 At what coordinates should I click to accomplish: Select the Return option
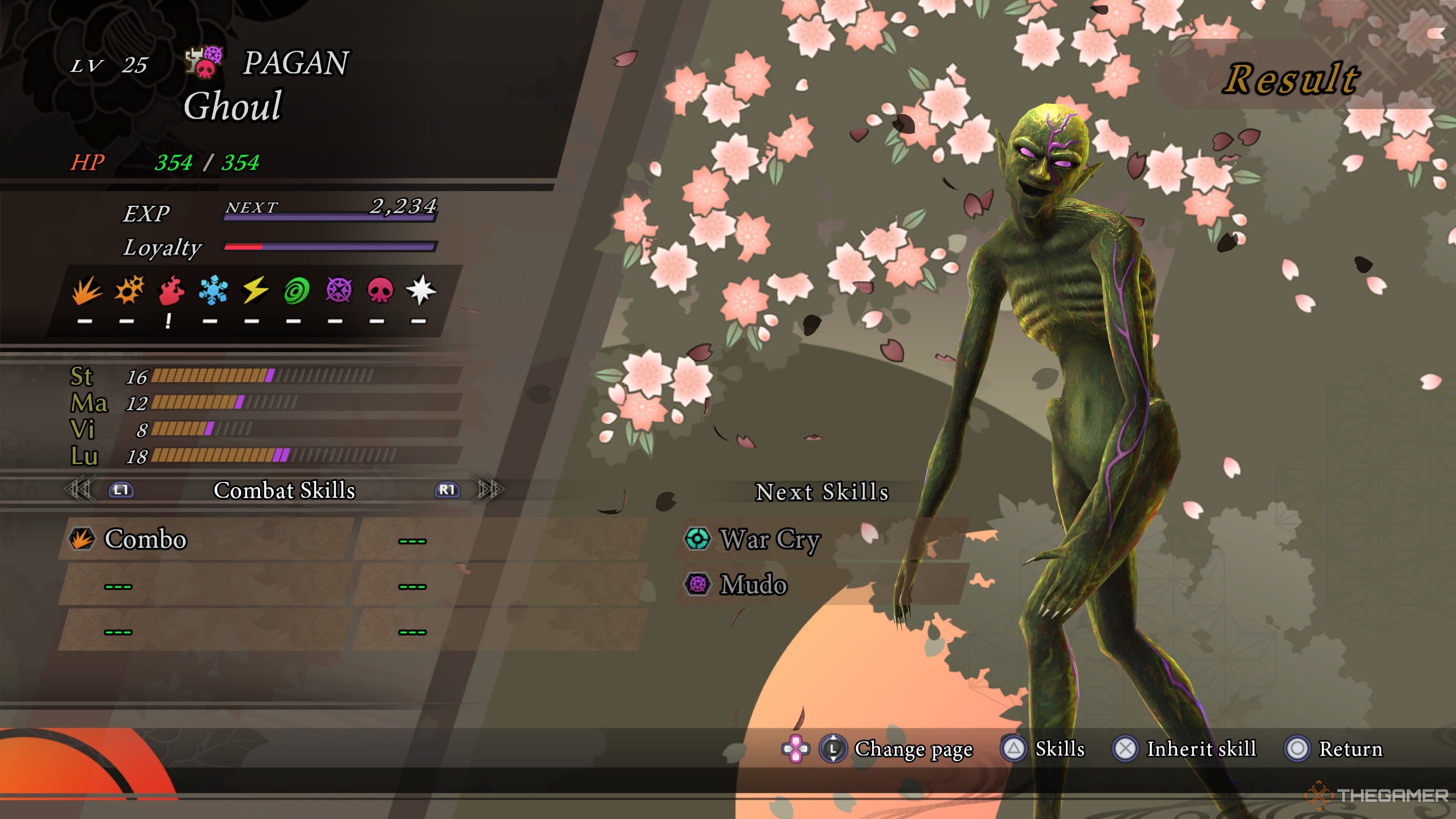coord(1350,749)
